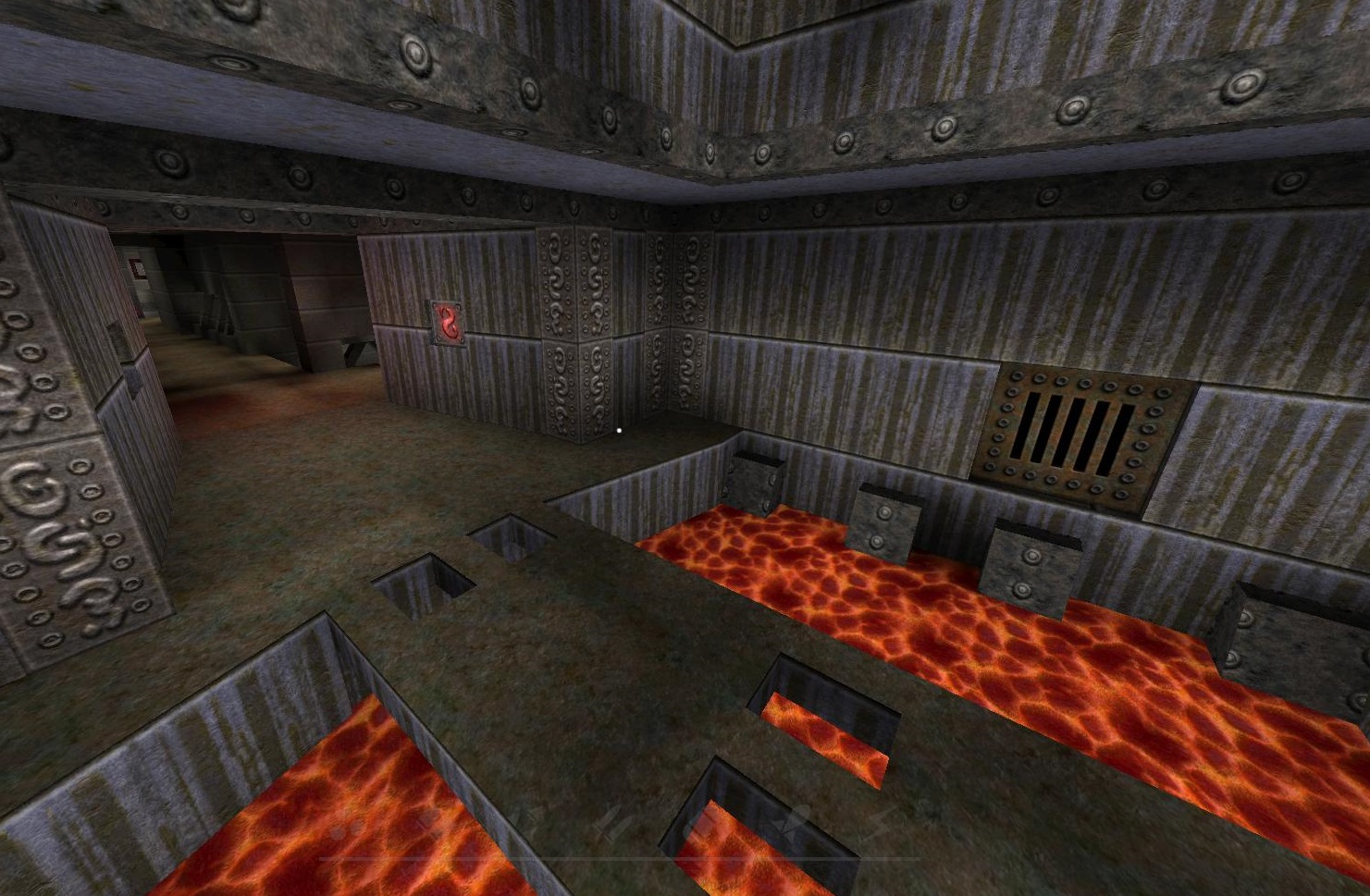Switch to the rocket weapon icon
1370x896 pixels.
tap(795, 820)
